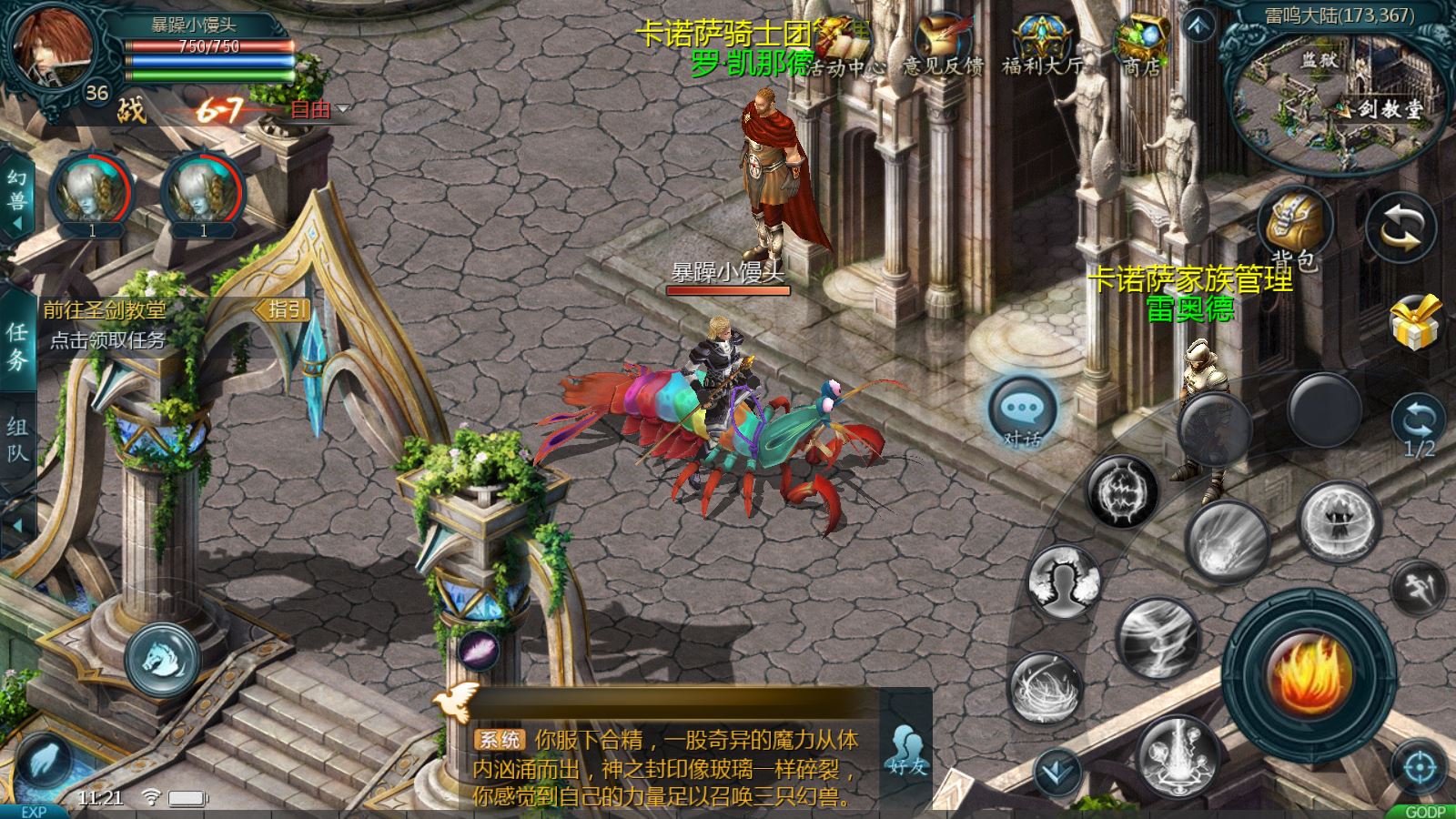
Task: Switch skill page with the 1/2 button
Action: tap(1419, 428)
